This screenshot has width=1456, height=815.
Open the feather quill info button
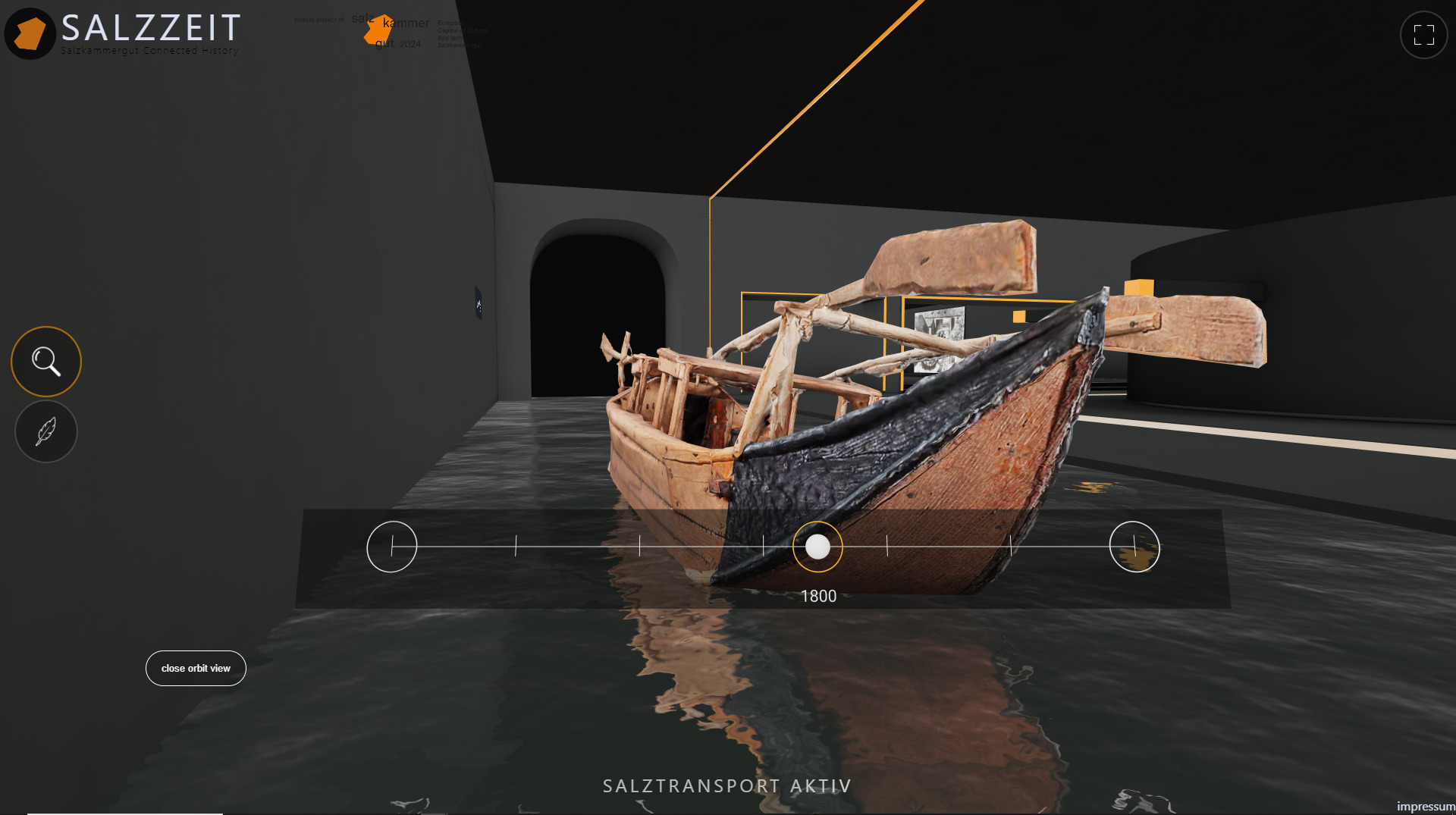point(46,431)
